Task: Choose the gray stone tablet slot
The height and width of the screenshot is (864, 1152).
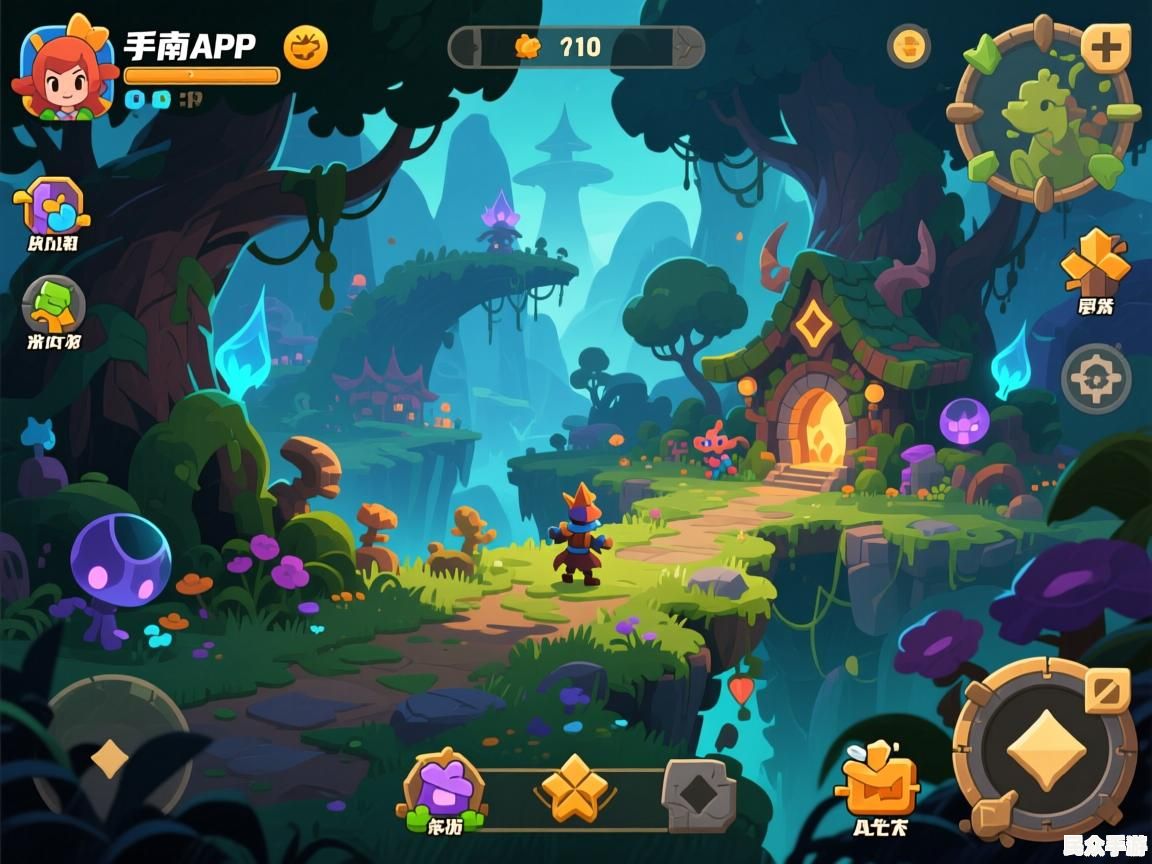Action: (698, 795)
